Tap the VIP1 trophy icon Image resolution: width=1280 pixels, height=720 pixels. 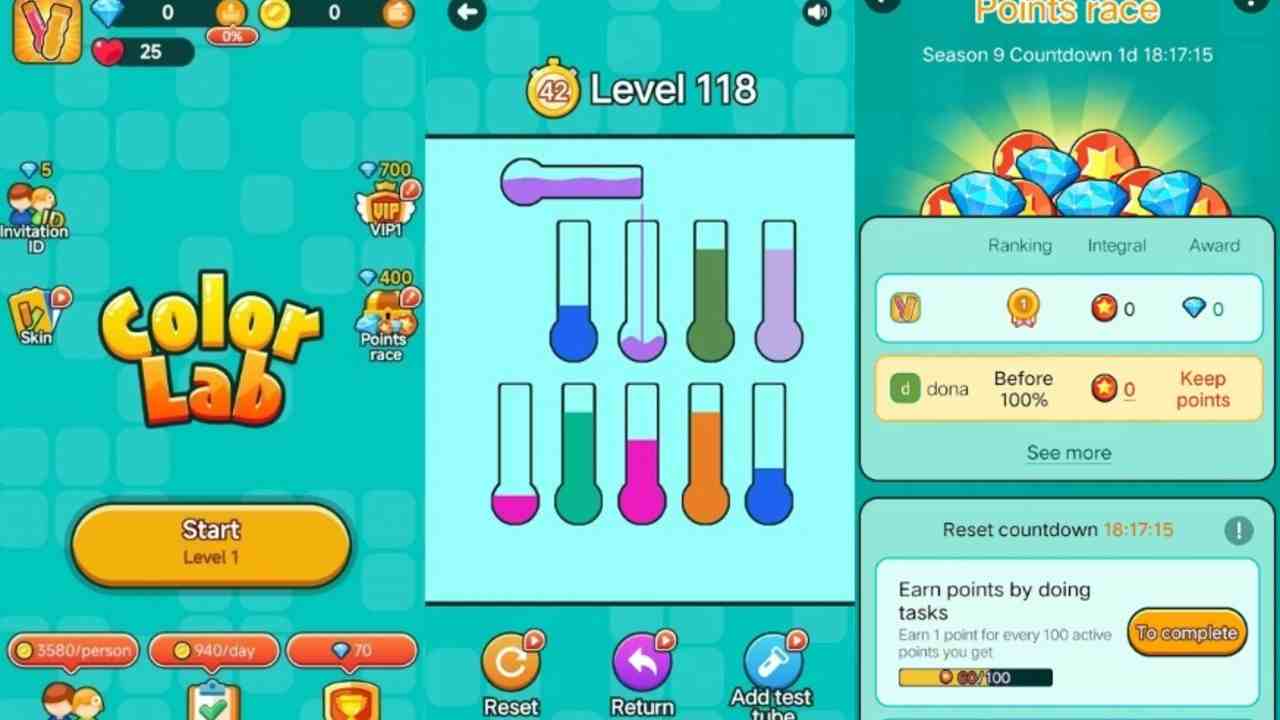[385, 205]
